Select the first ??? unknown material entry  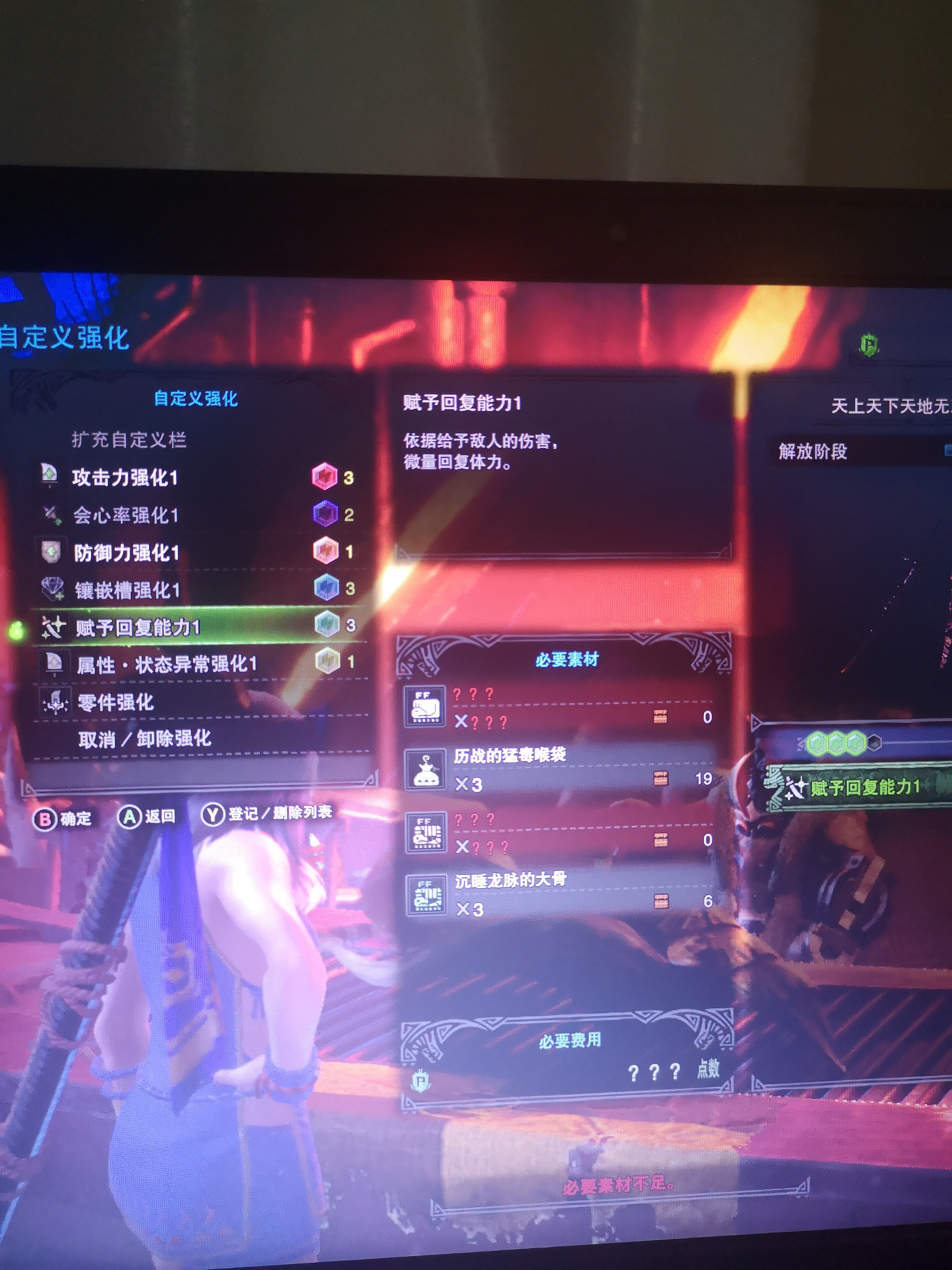coord(426,706)
